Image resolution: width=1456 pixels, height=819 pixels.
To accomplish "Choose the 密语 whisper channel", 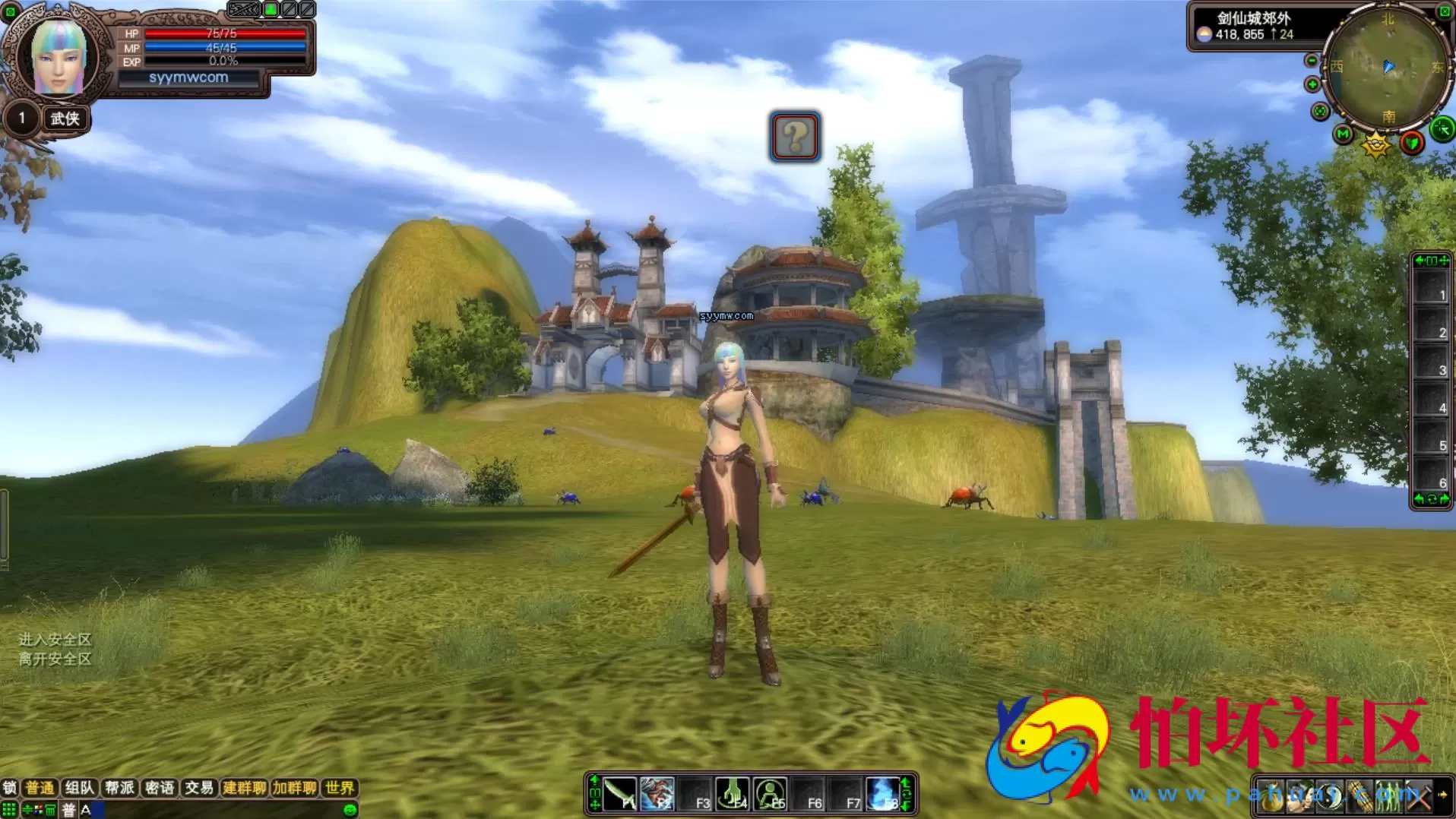I will pos(160,788).
